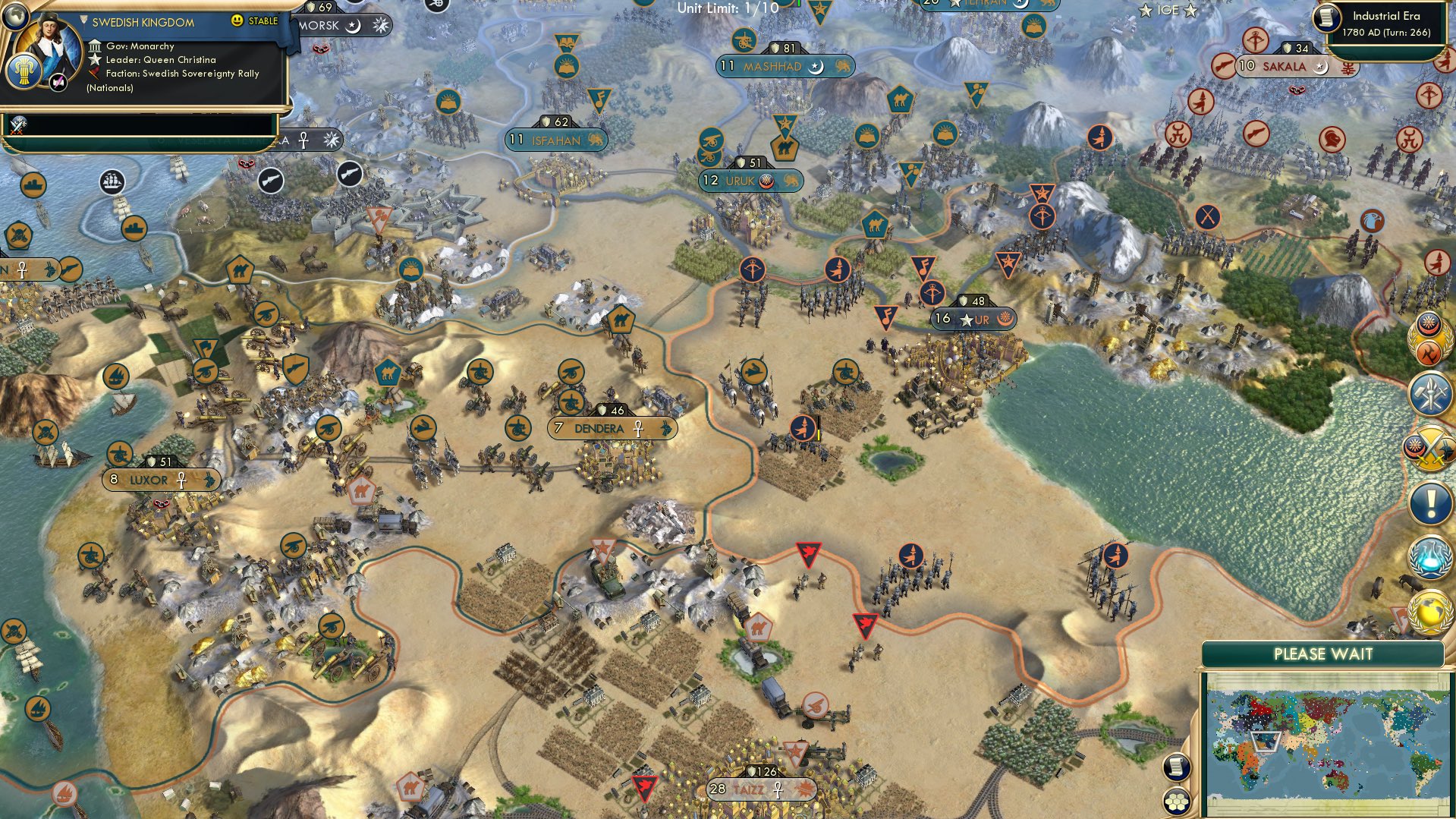Open the scroll button beside the minimap
Image resolution: width=1456 pixels, height=819 pixels.
tap(1175, 767)
